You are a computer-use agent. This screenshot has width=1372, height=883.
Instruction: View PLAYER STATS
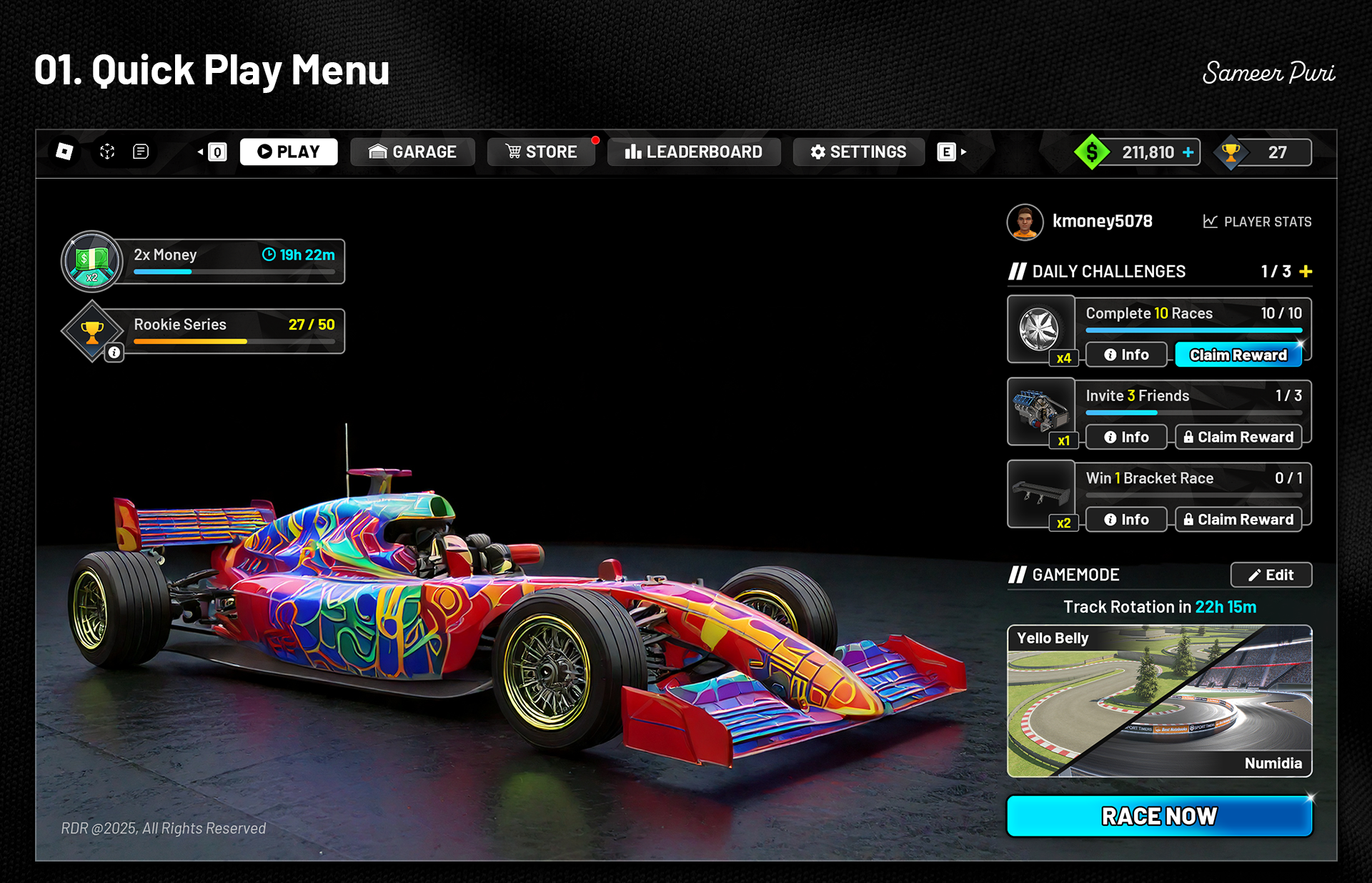pyautogui.click(x=1257, y=222)
